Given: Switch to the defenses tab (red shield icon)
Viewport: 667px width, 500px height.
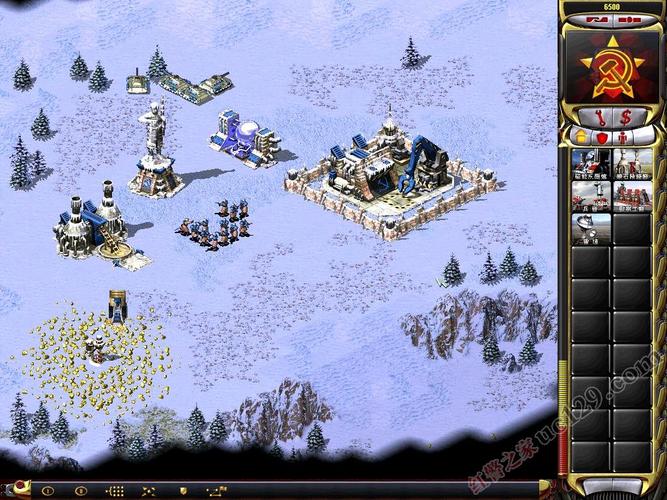Looking at the screenshot, I should (602, 135).
